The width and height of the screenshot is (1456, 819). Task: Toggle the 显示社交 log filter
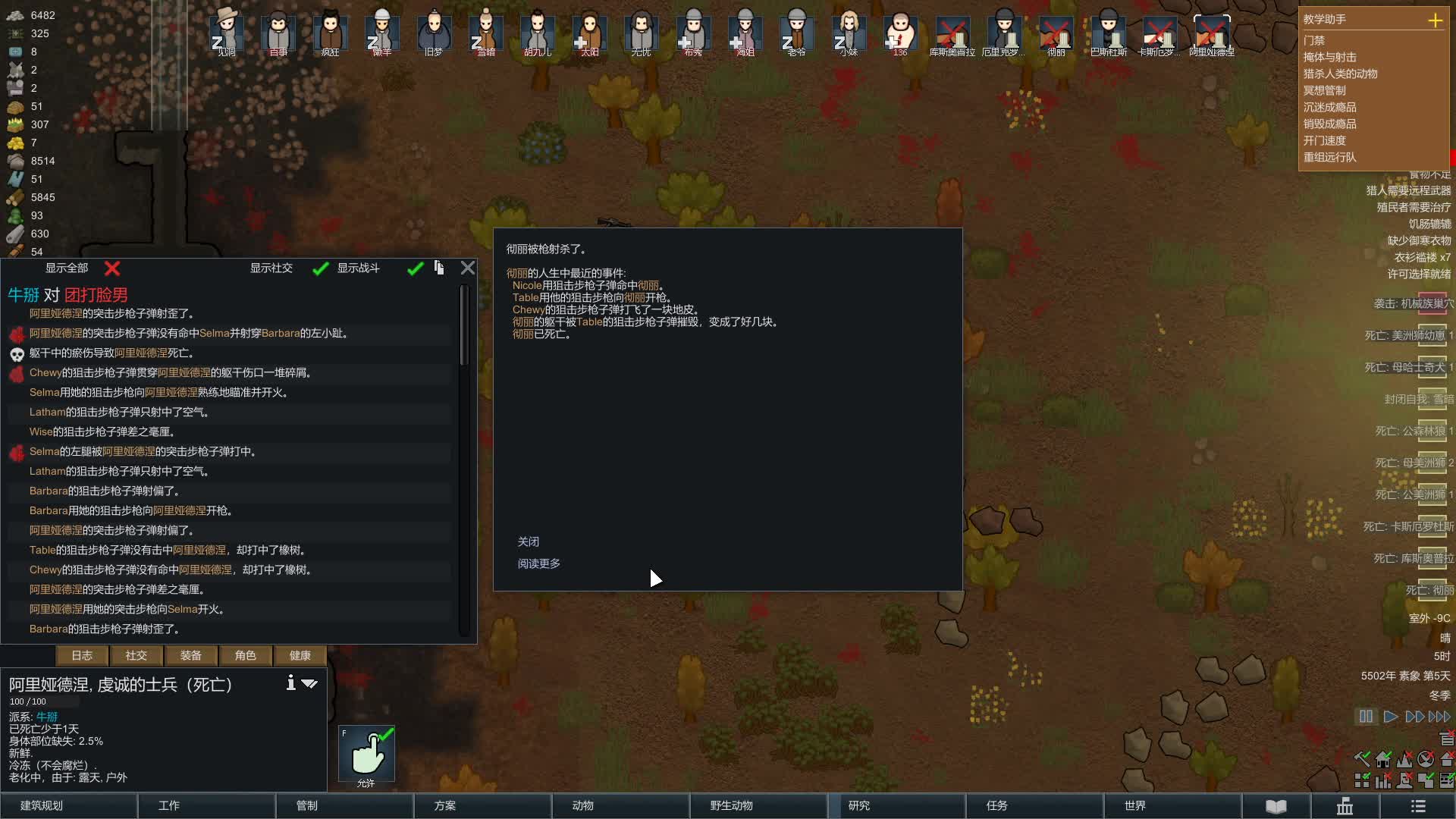321,268
